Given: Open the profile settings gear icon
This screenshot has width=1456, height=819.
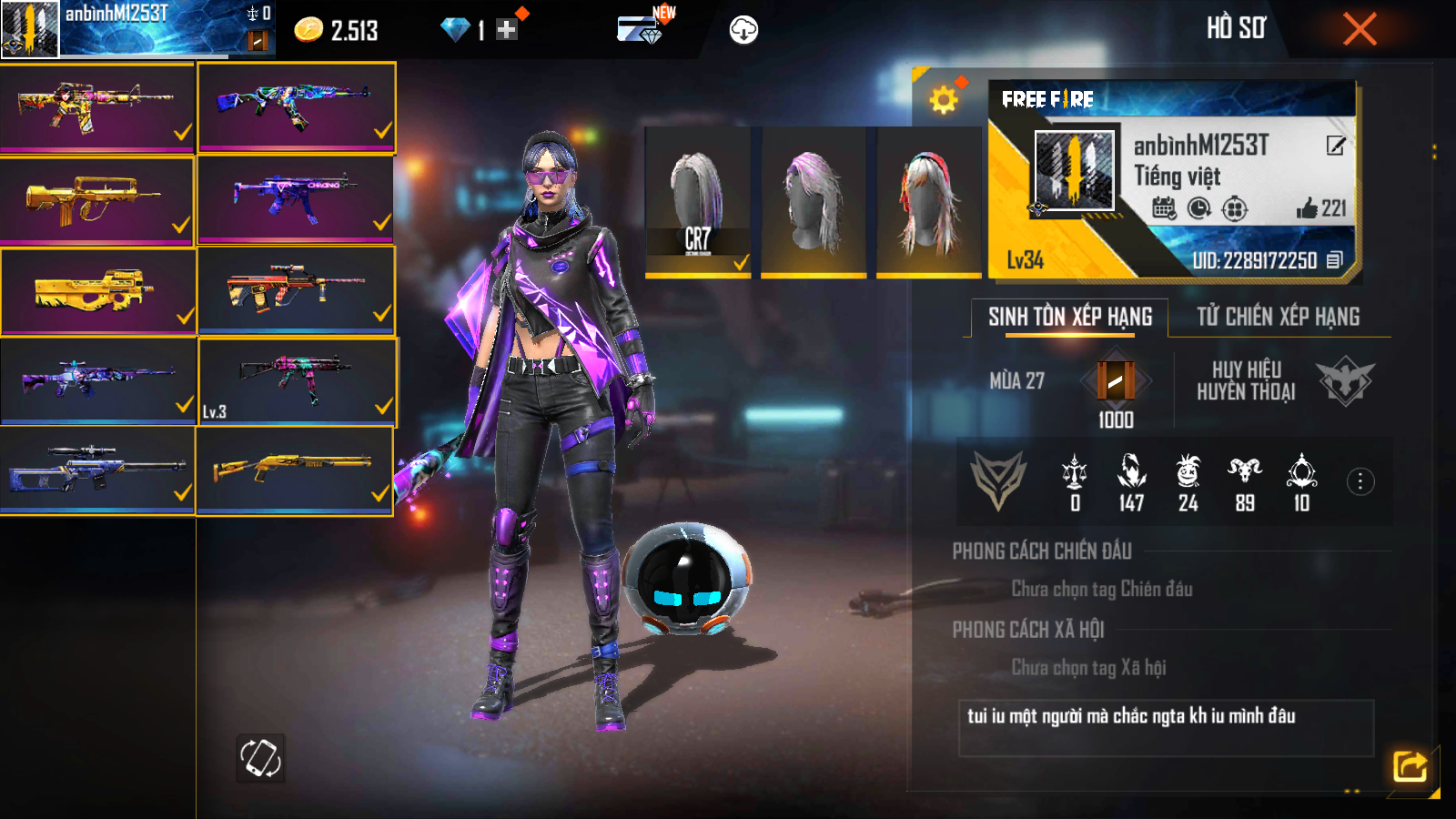Looking at the screenshot, I should click(x=944, y=99).
